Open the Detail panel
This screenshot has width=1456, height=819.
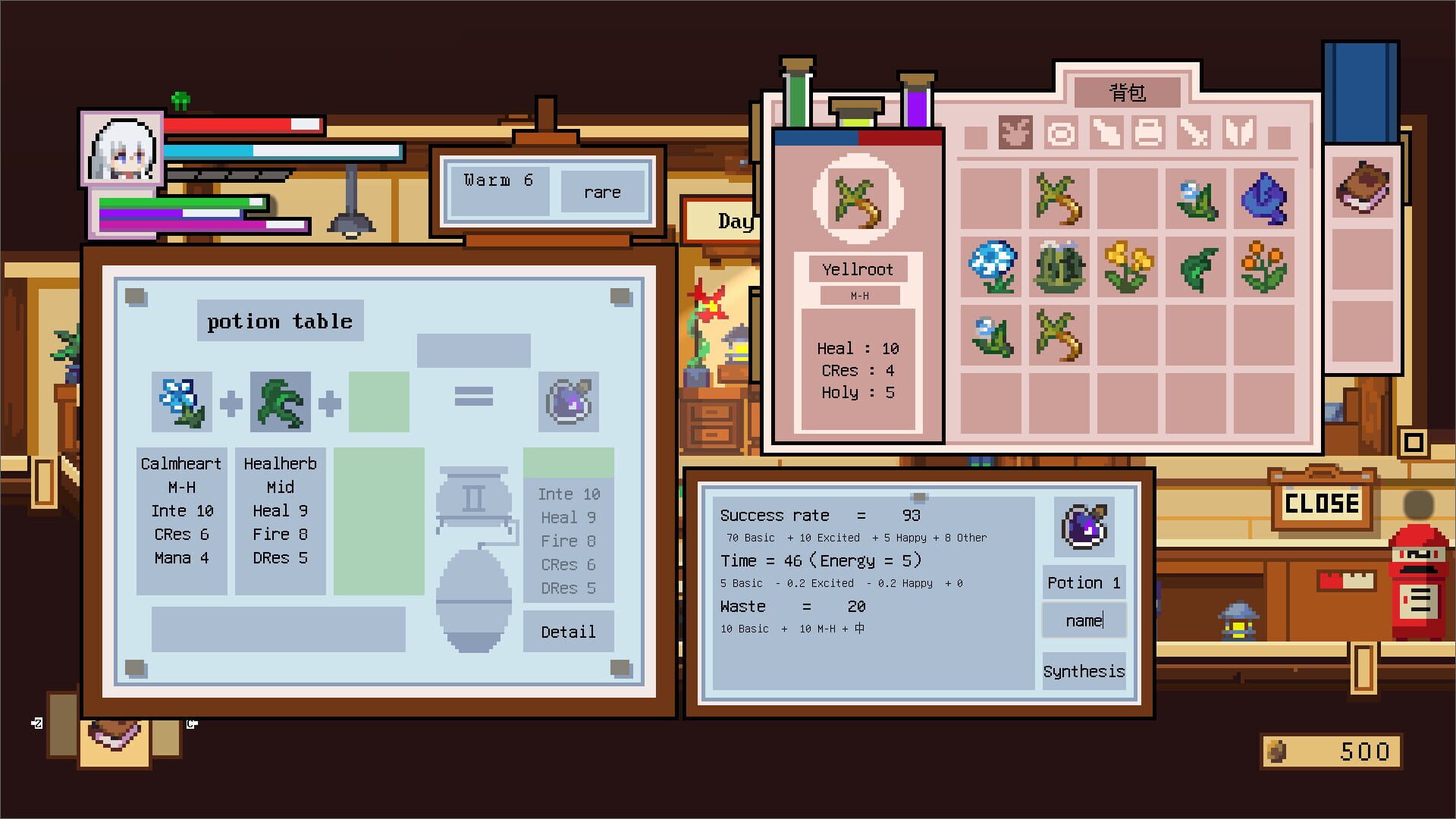click(x=568, y=632)
